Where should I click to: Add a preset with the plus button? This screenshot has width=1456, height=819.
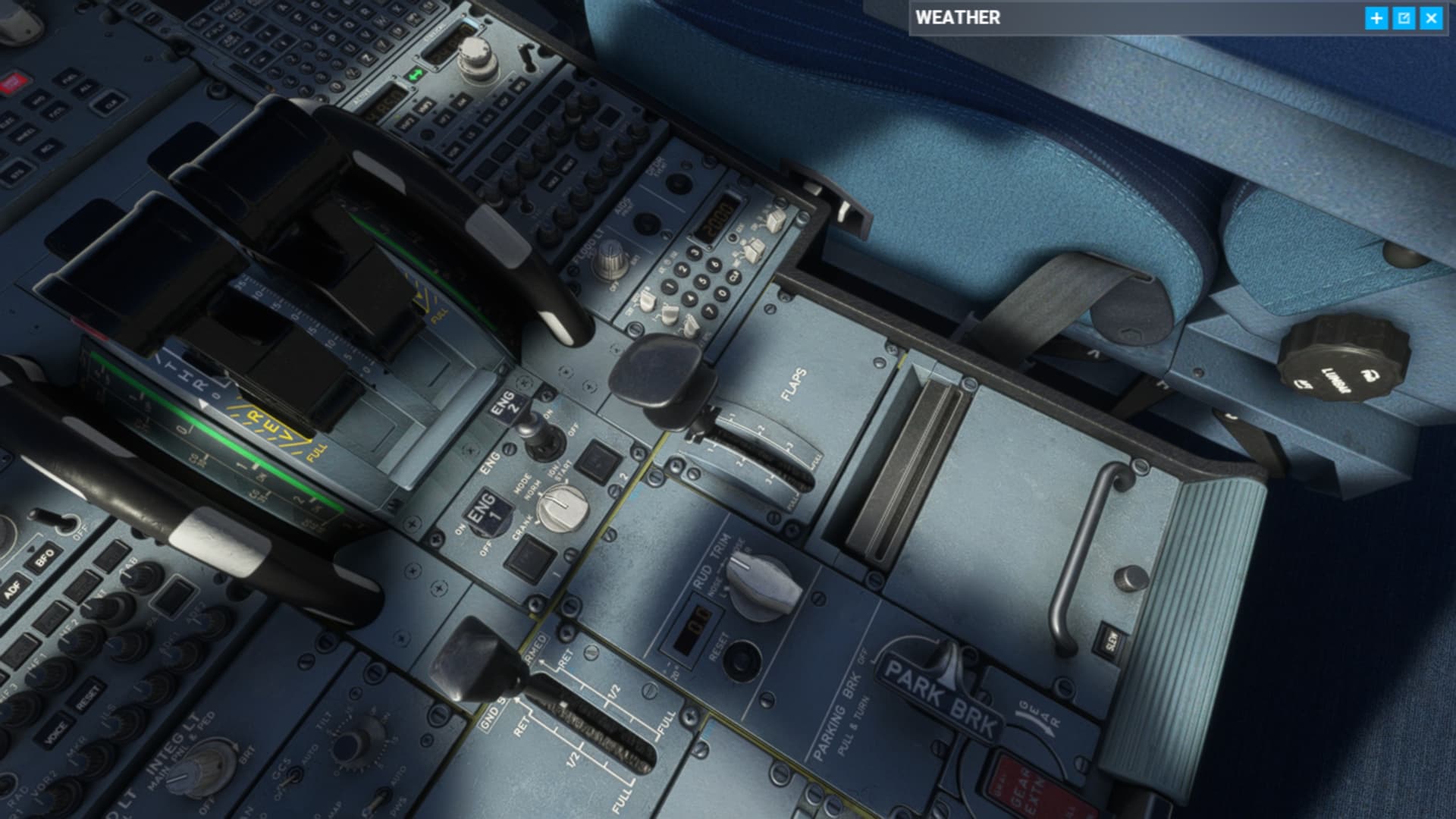pos(1377,17)
